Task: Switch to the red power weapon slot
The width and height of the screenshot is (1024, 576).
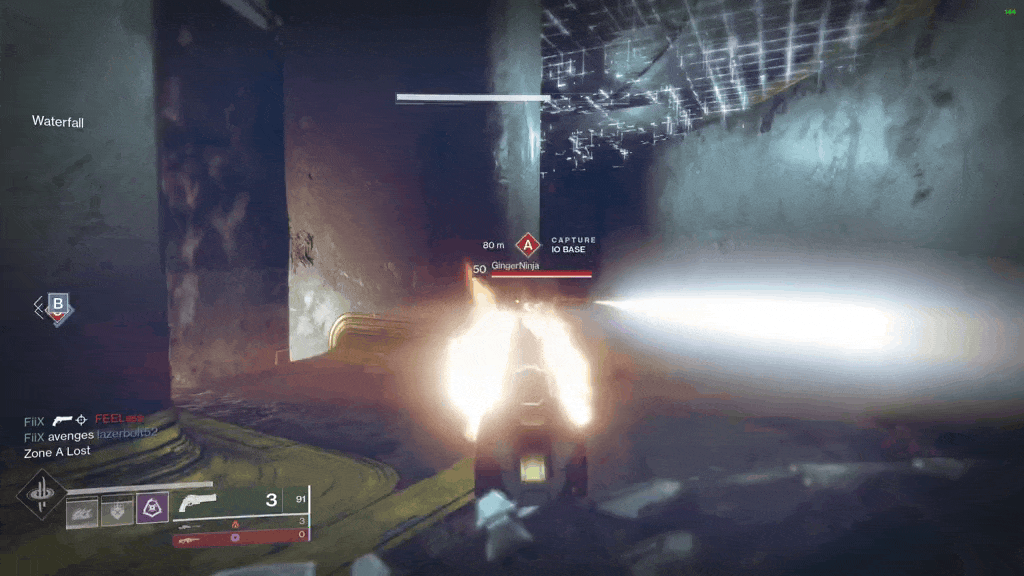Action: [240, 536]
